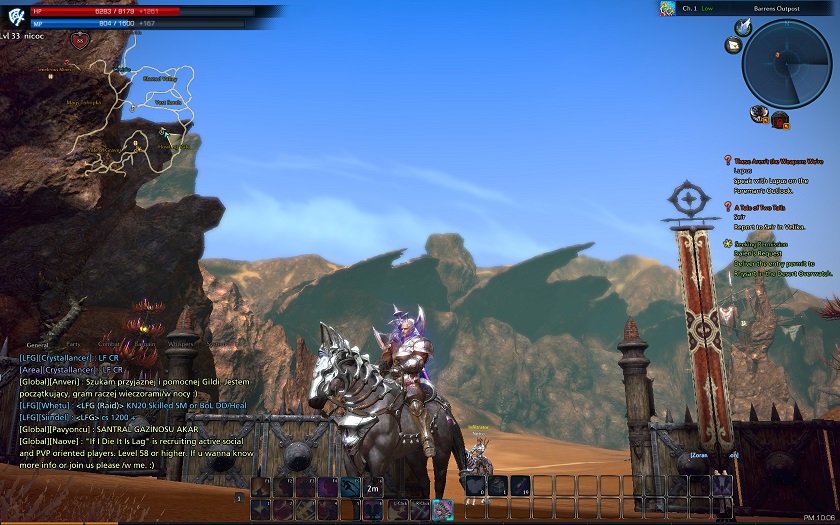The width and height of the screenshot is (840, 525).
Task: Click the class emblem beside the HP bar
Action: 17,17
